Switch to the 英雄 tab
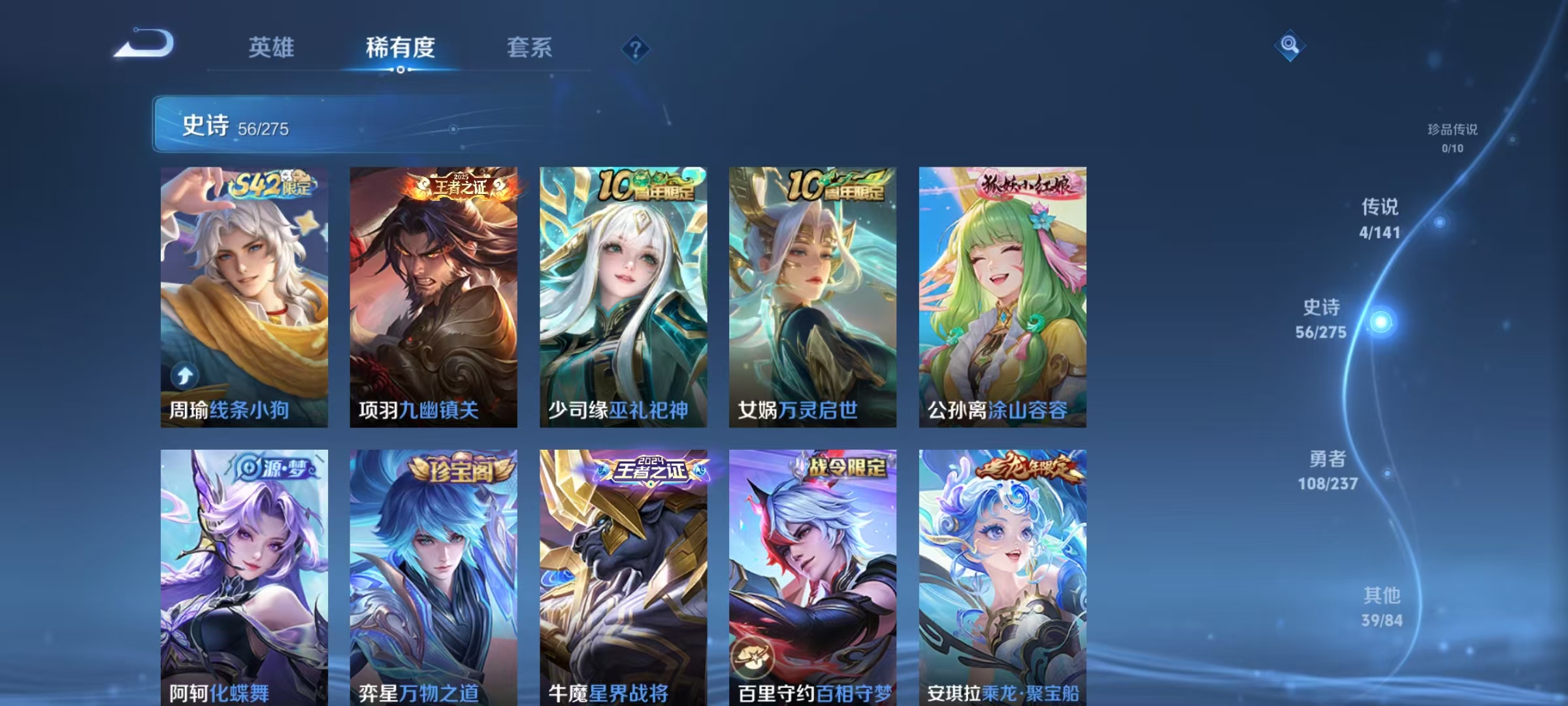 click(x=271, y=47)
